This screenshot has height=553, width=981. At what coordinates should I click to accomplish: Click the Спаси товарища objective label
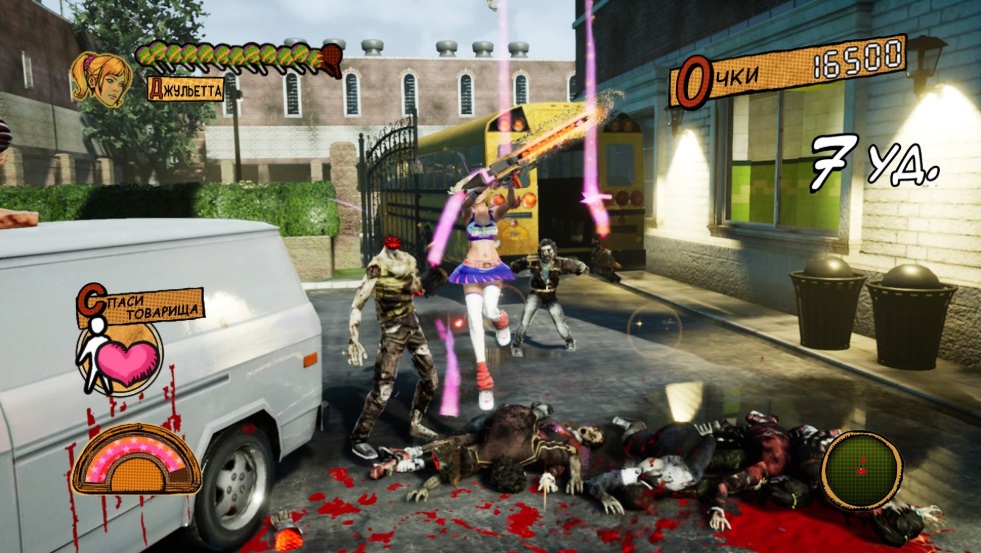pyautogui.click(x=140, y=305)
